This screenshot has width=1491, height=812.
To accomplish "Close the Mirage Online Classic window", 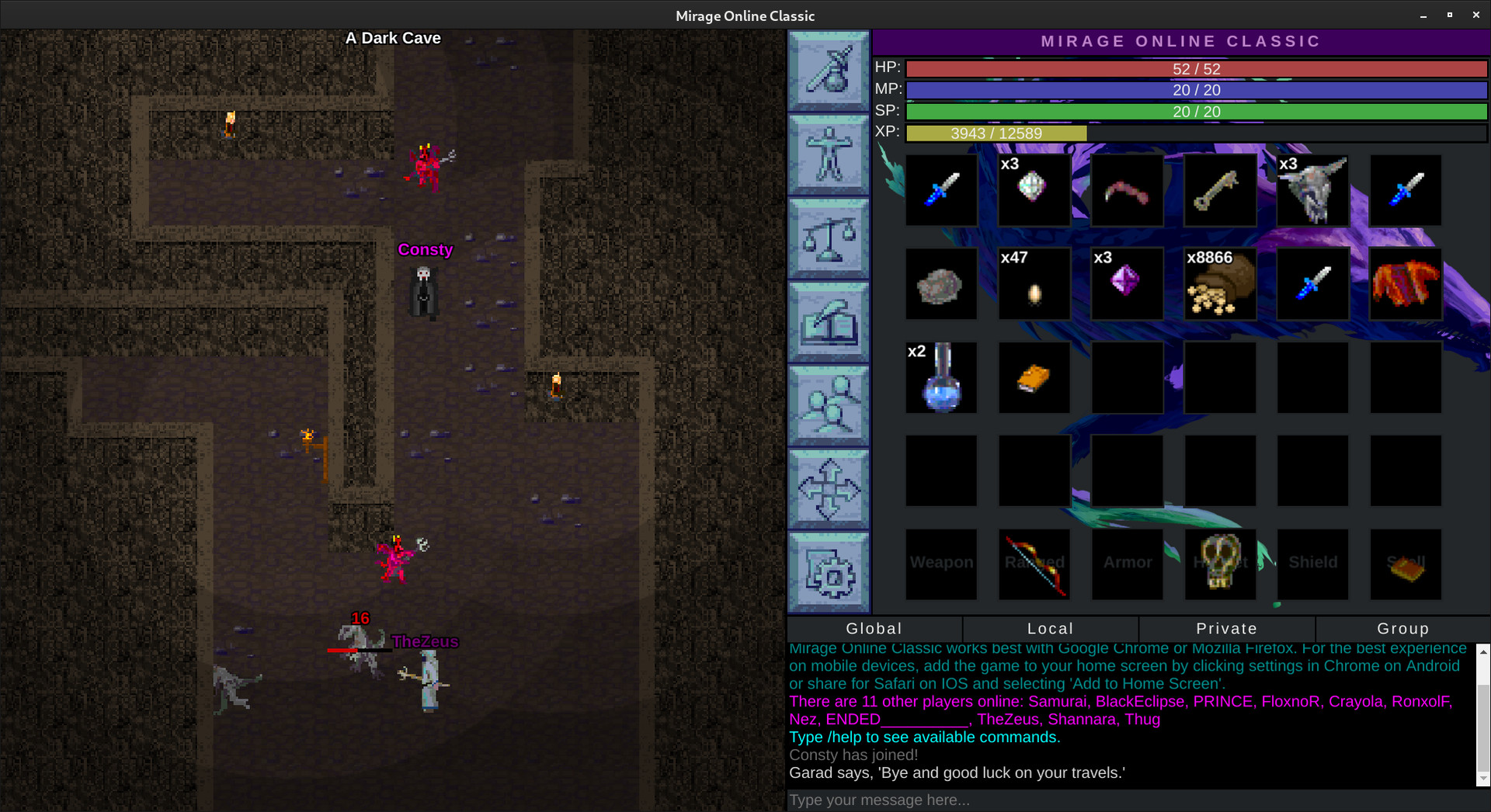I will [1475, 15].
